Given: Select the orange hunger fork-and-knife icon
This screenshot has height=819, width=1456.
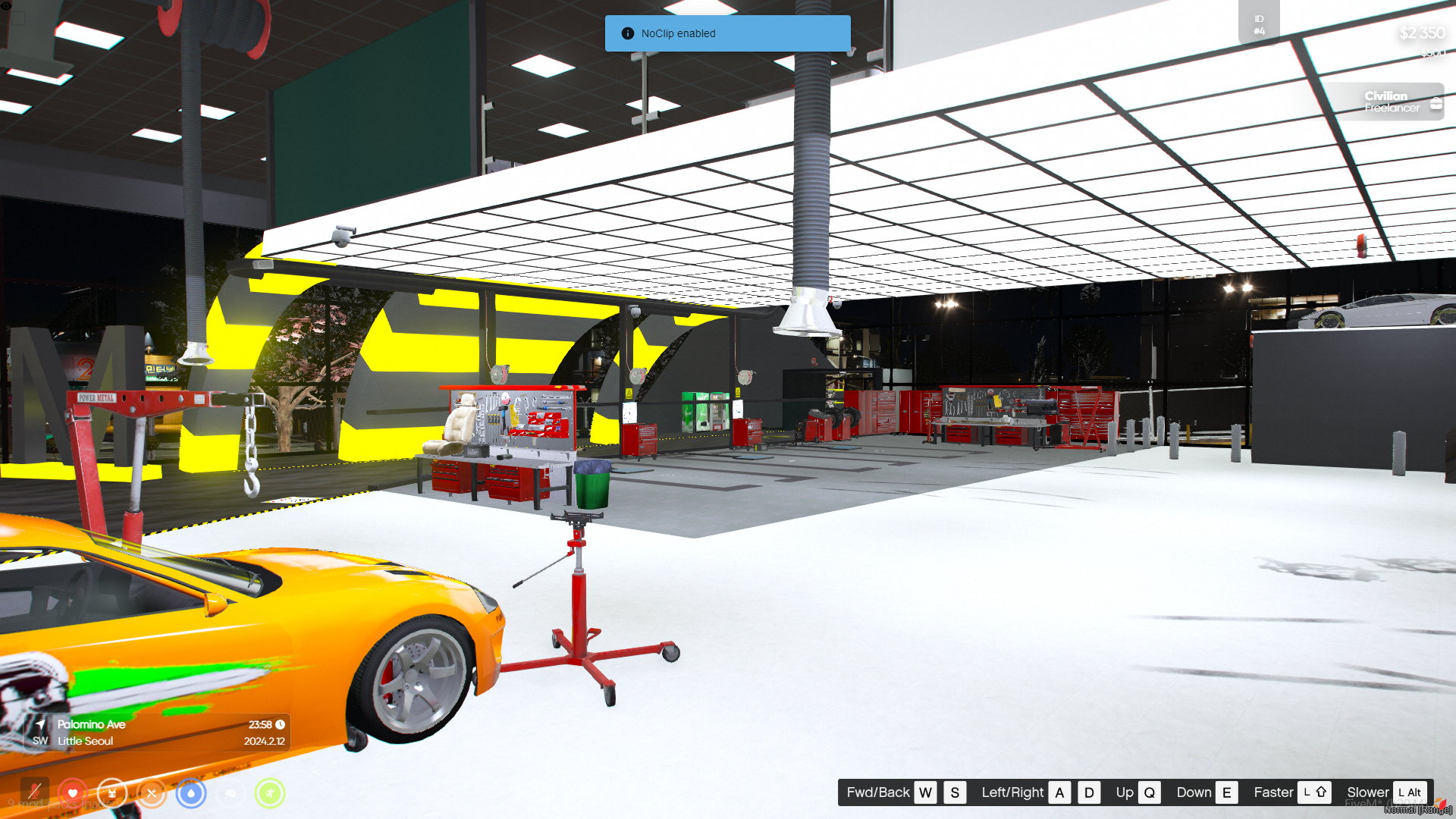Looking at the screenshot, I should pos(152,793).
